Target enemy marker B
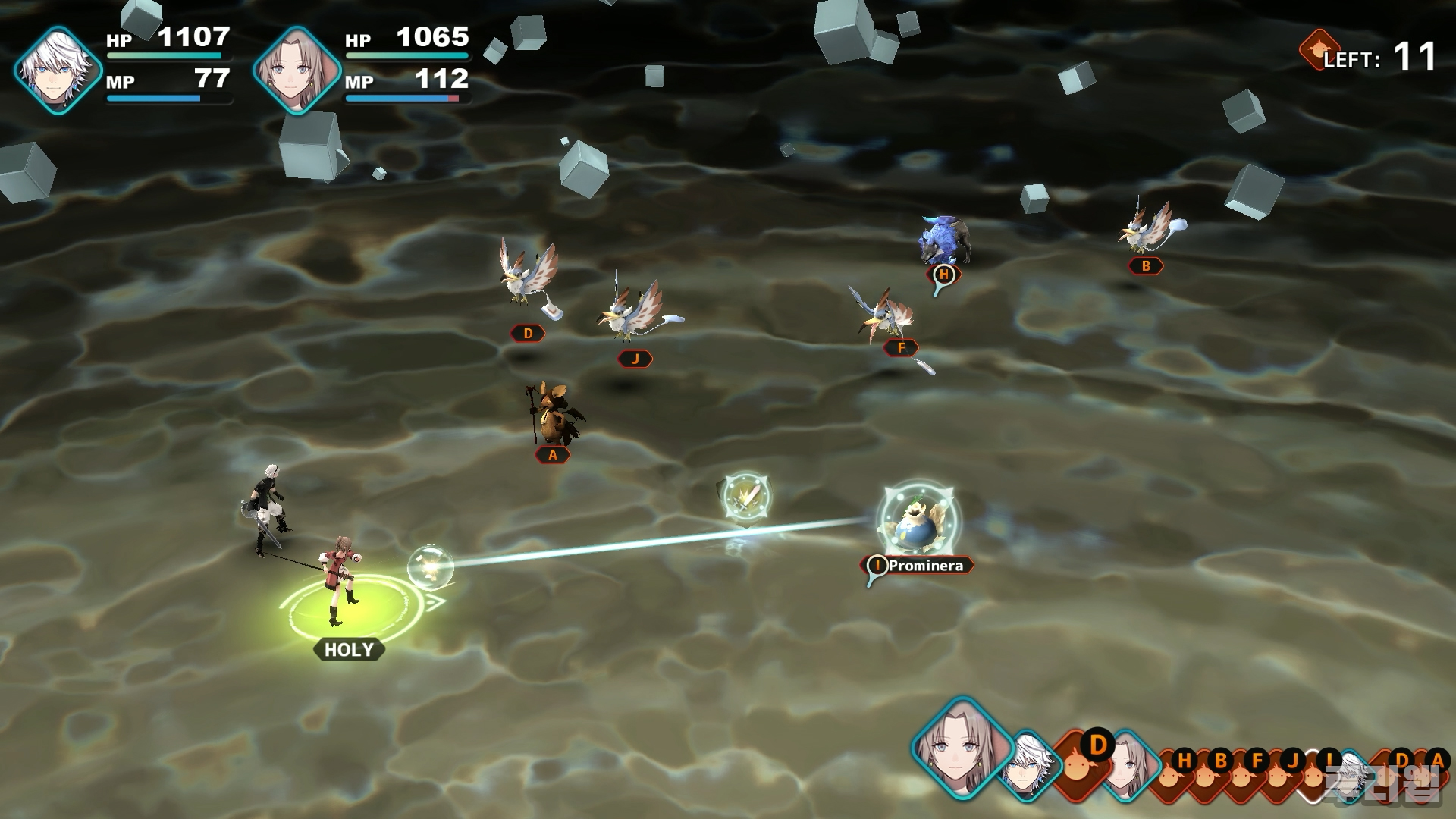Screen dimensions: 1456x819 point(1146,265)
